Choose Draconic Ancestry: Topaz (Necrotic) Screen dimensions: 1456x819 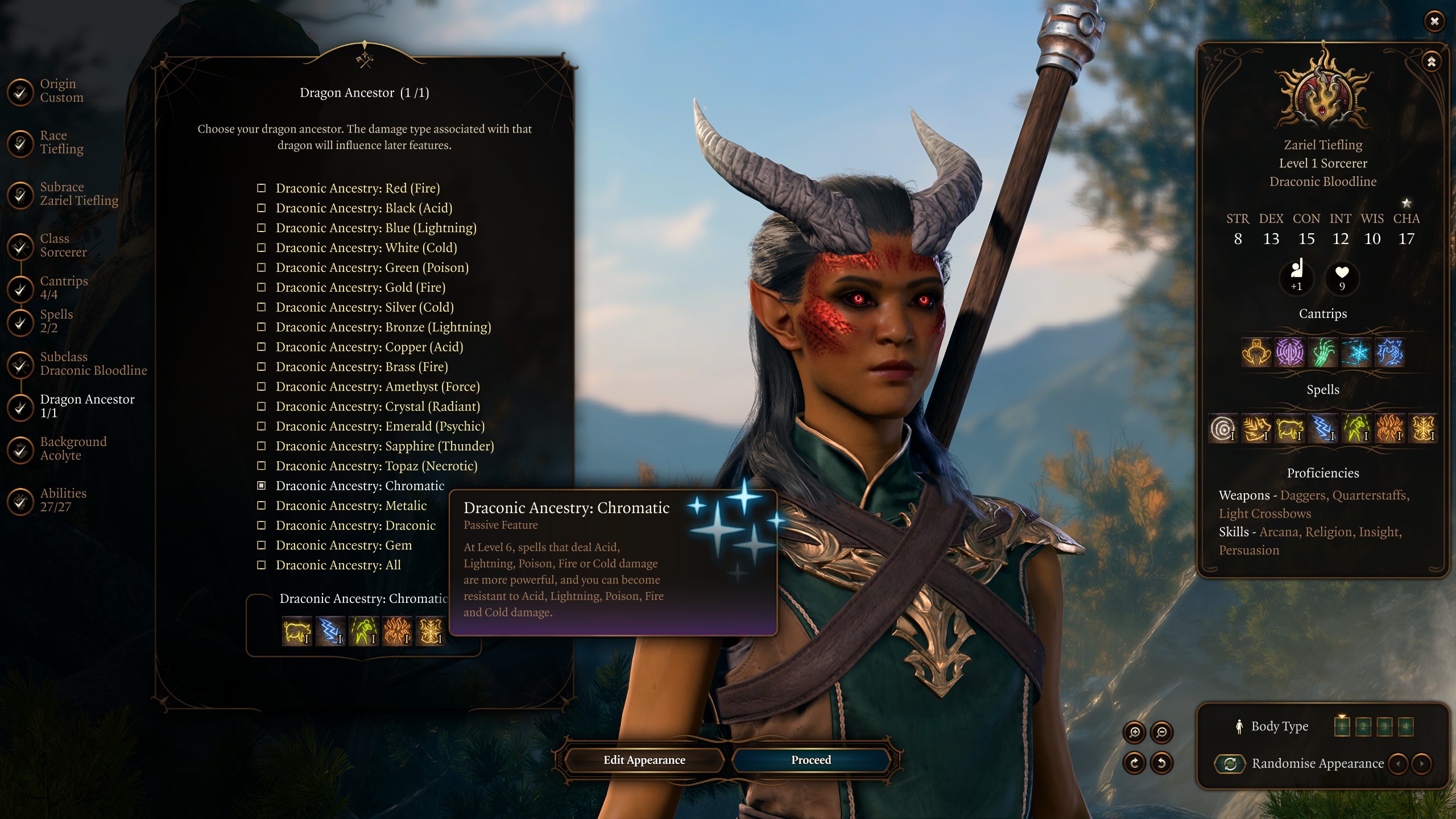pyautogui.click(x=376, y=466)
